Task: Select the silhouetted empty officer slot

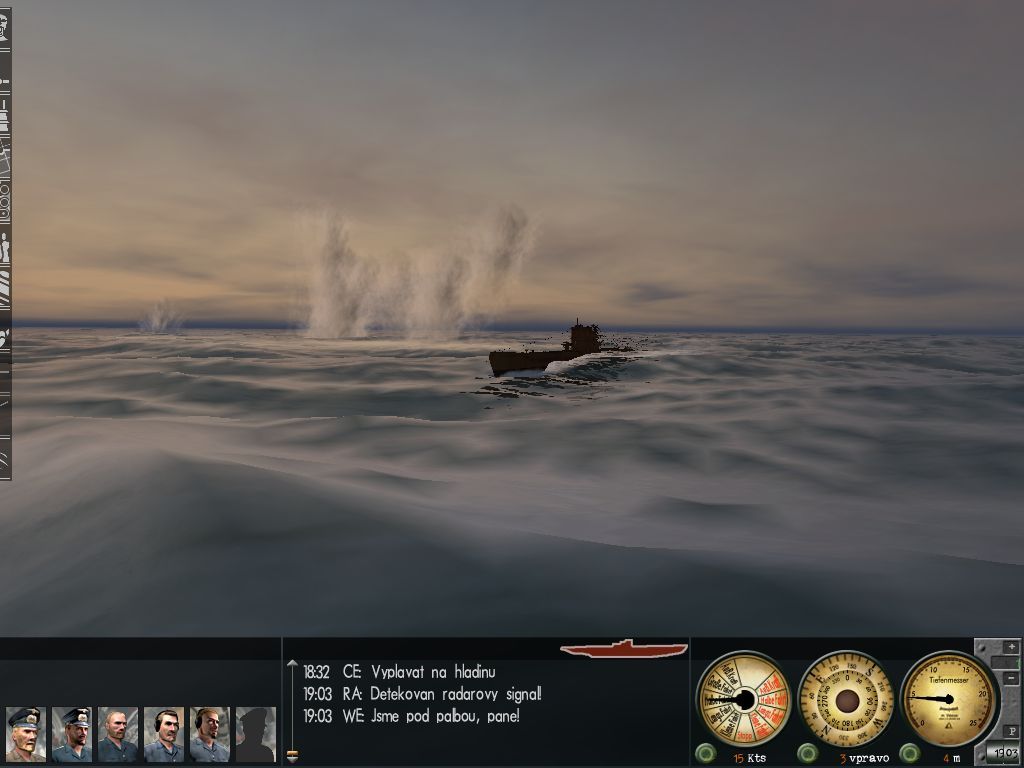Action: pos(255,734)
